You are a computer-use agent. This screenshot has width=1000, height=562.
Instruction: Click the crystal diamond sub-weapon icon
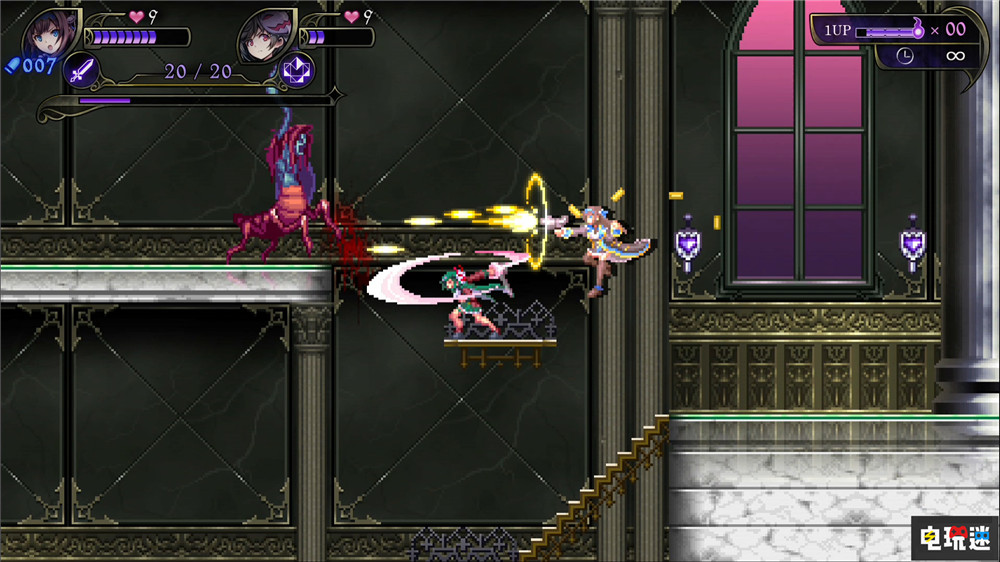point(298,70)
